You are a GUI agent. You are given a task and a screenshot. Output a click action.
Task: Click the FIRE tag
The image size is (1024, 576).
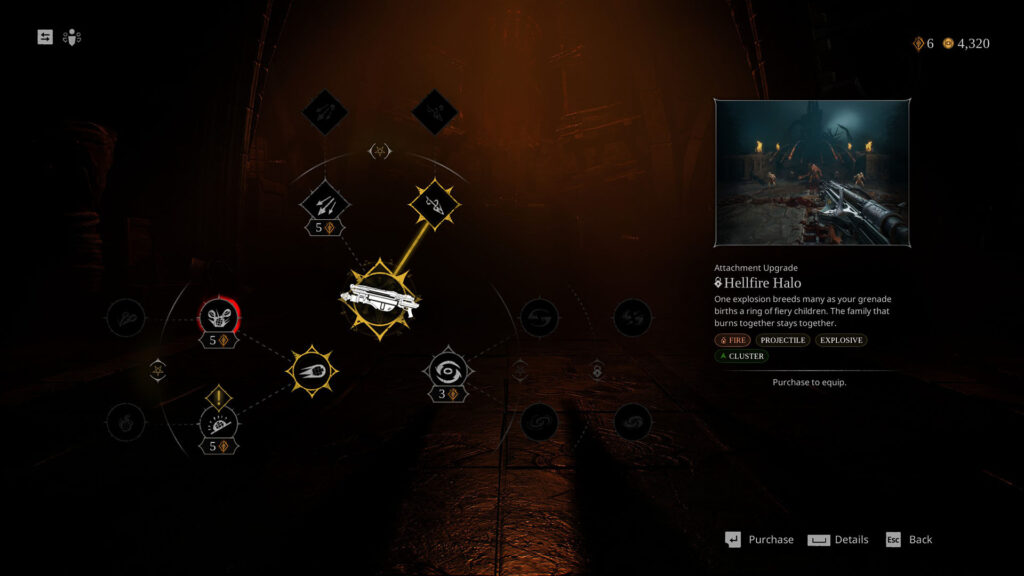click(x=732, y=340)
